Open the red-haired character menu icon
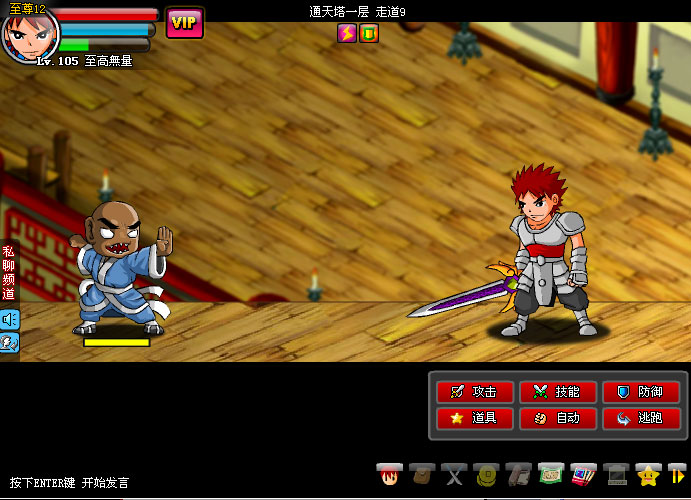The height and width of the screenshot is (500, 691). 389,474
